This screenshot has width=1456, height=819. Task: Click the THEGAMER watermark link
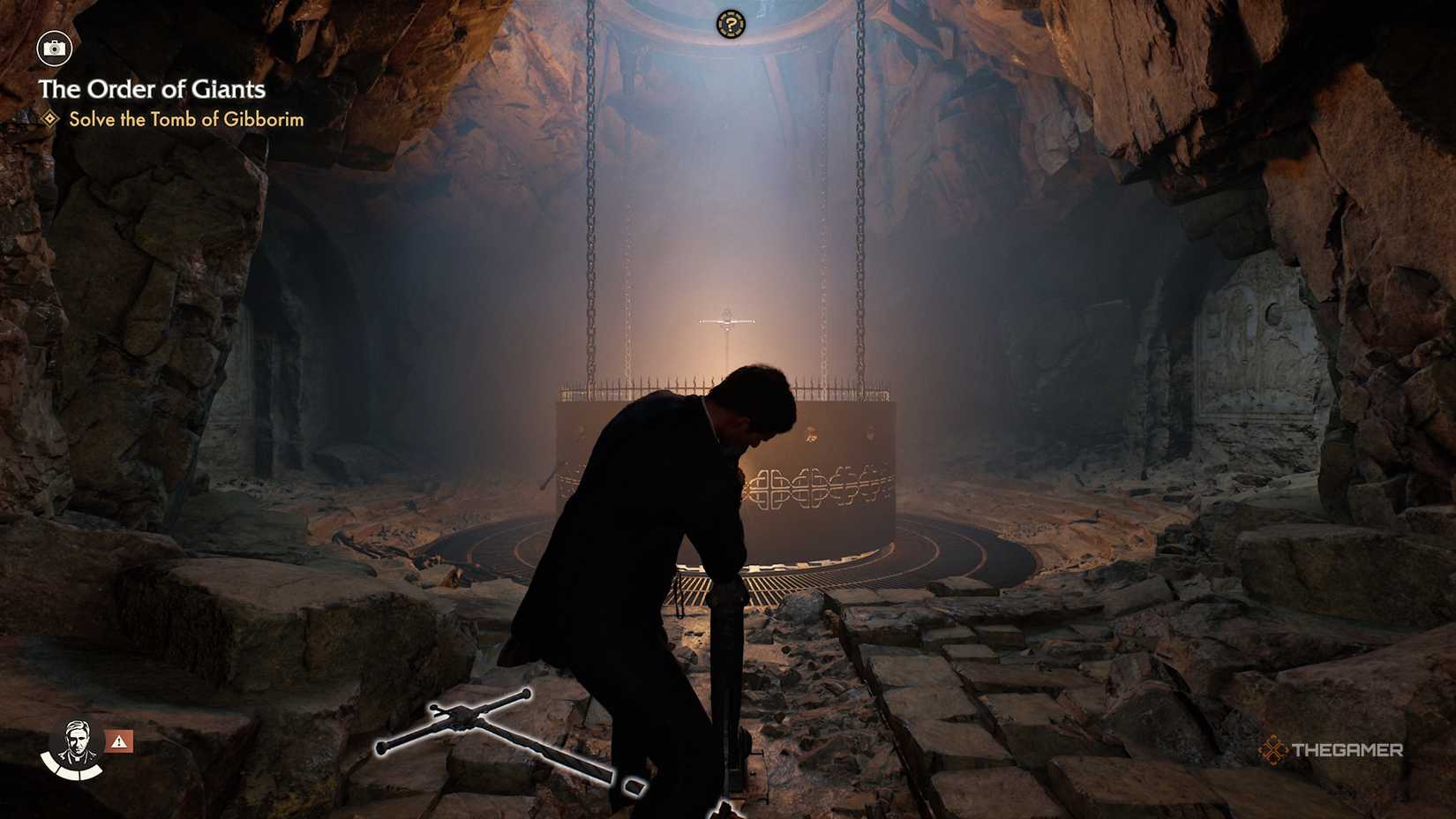pos(1348,752)
